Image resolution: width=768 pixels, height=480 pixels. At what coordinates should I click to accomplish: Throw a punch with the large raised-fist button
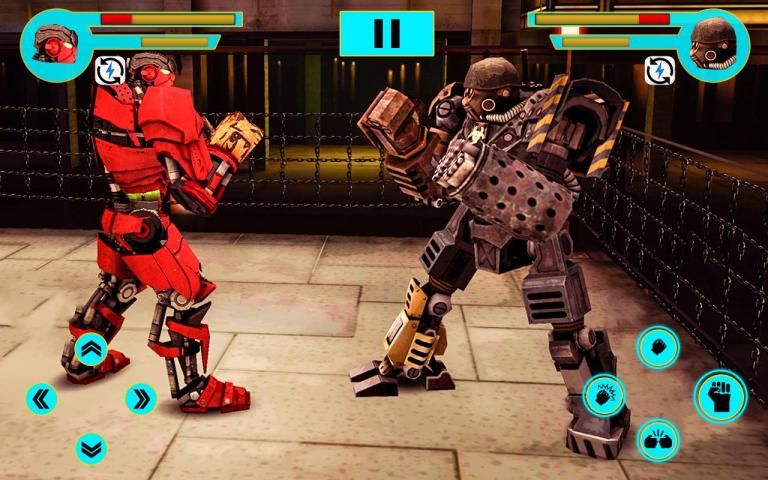[x=720, y=395]
